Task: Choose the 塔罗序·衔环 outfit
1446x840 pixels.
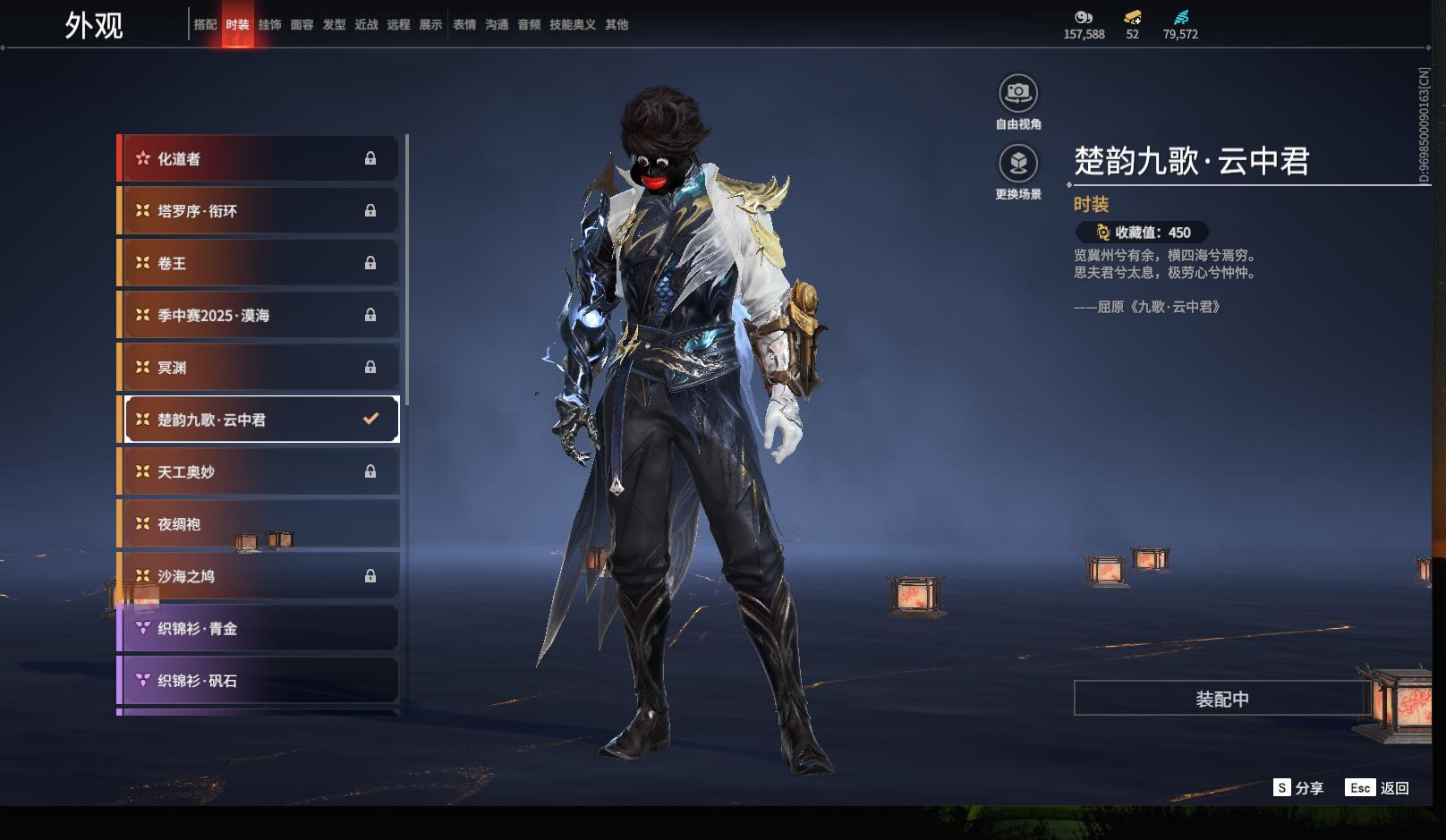Action: click(259, 211)
